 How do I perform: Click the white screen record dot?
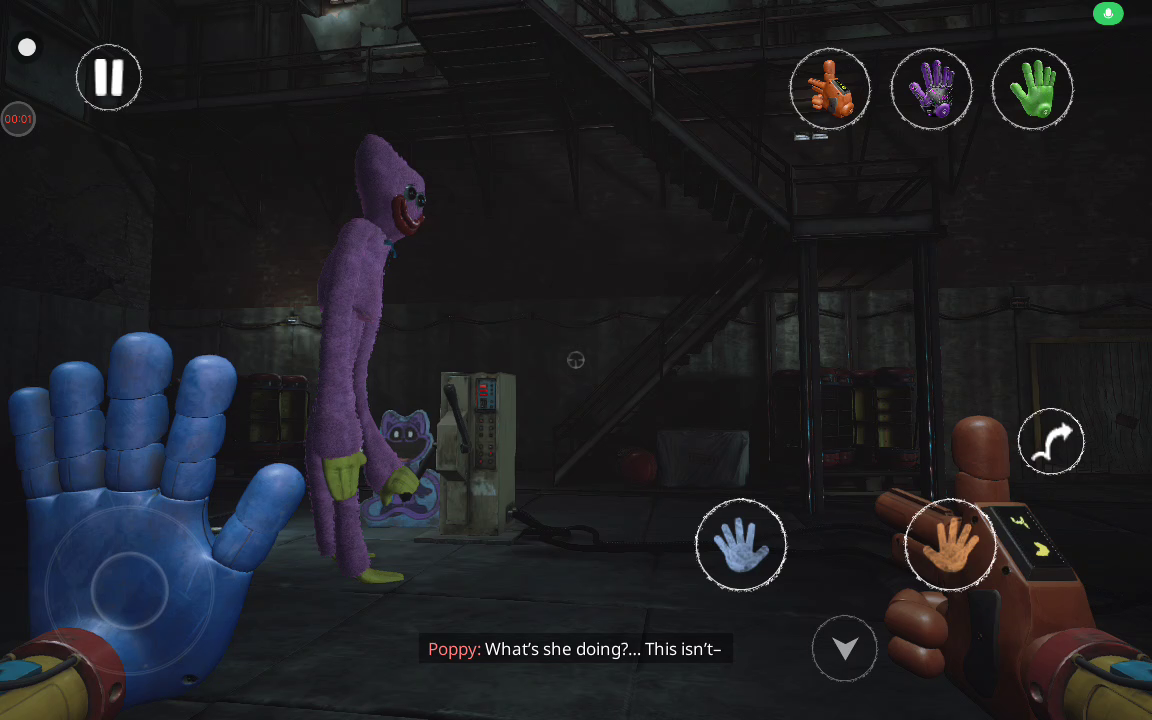pyautogui.click(x=27, y=47)
